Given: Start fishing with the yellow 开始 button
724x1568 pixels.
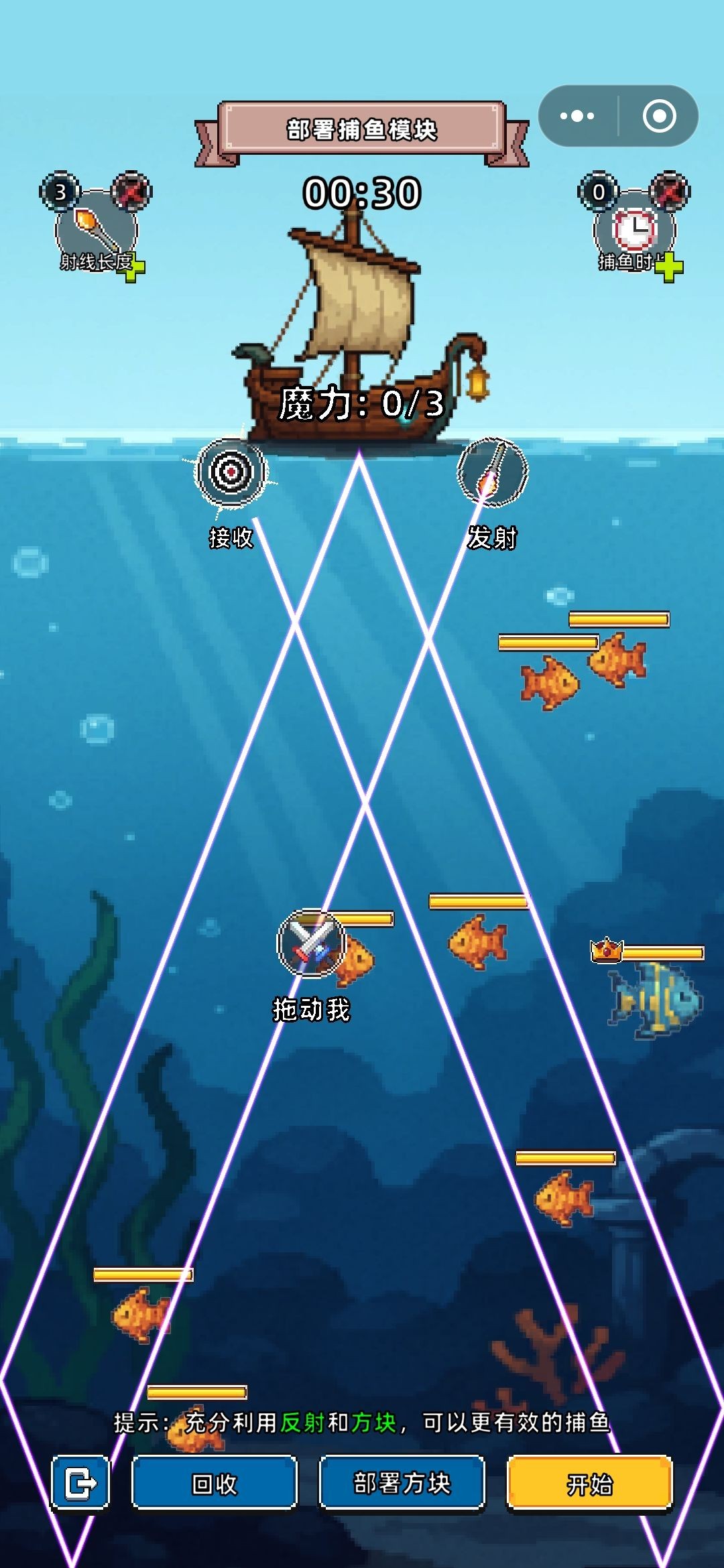Looking at the screenshot, I should [x=589, y=1484].
